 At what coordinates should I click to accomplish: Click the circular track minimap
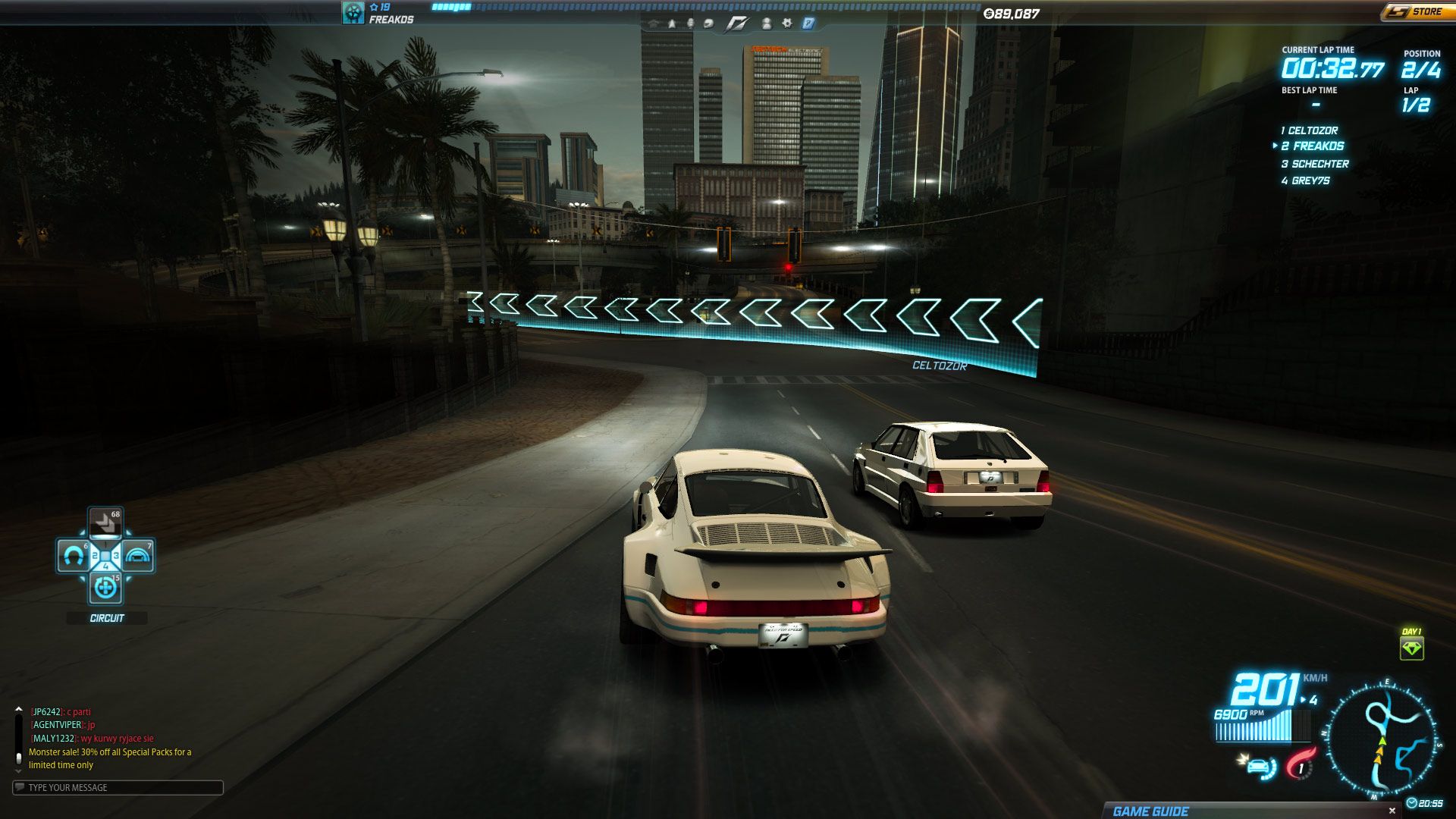click(1382, 739)
